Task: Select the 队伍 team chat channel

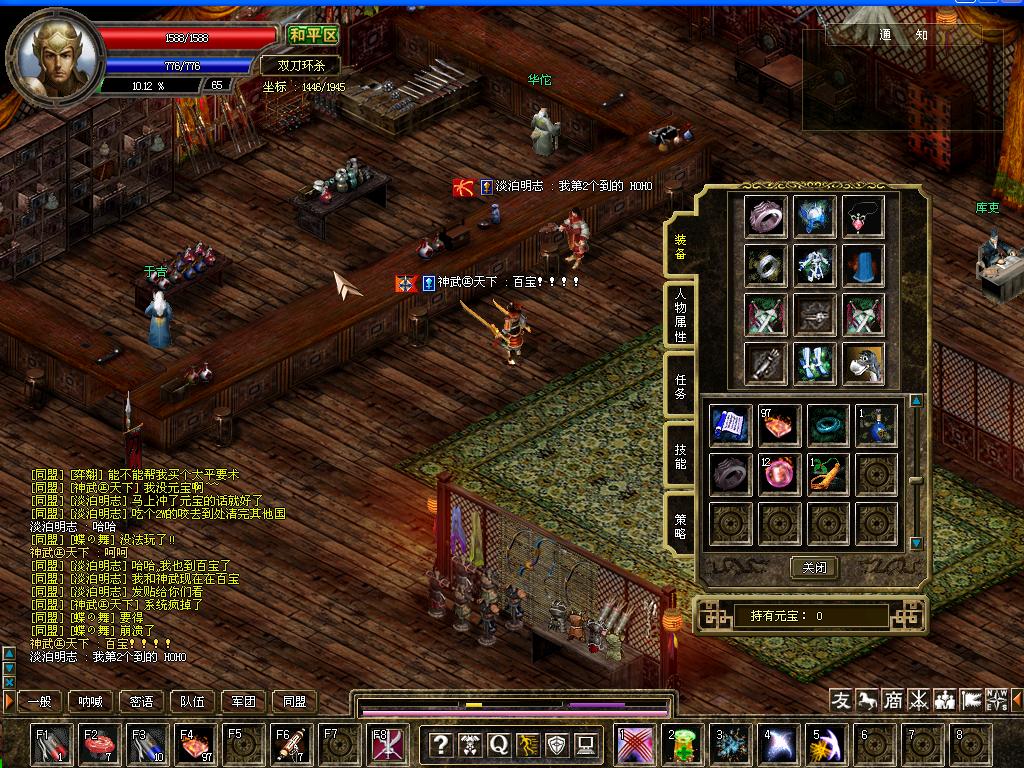Action: 193,702
